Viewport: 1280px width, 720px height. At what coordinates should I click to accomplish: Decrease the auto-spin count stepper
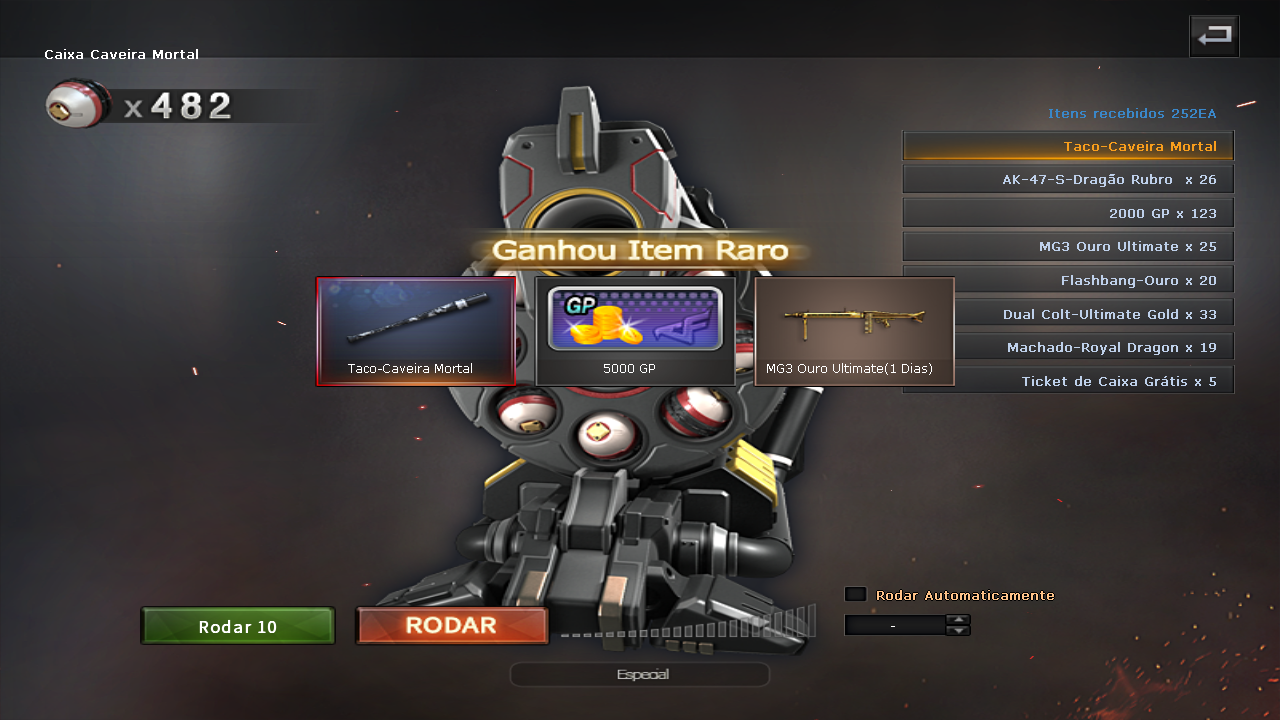[x=958, y=631]
